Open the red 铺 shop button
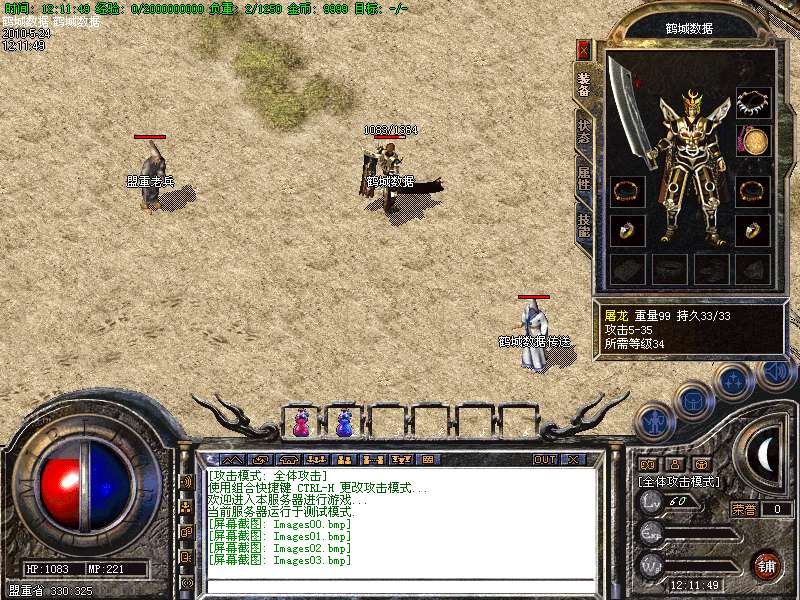Viewport: 800px width, 600px height. pos(766,564)
